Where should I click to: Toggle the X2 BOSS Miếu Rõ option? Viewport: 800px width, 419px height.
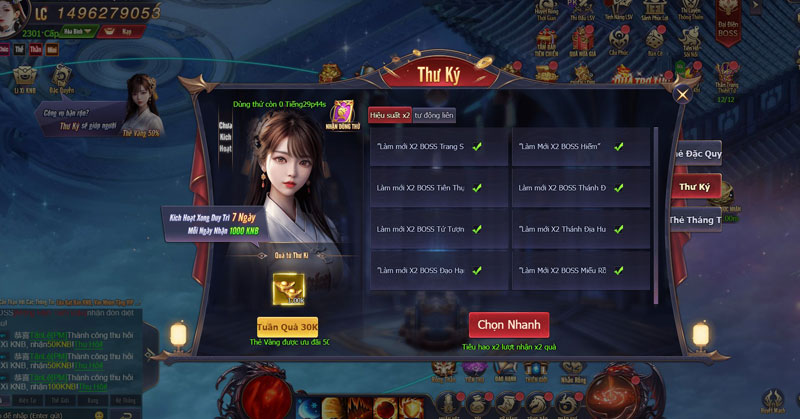(619, 271)
